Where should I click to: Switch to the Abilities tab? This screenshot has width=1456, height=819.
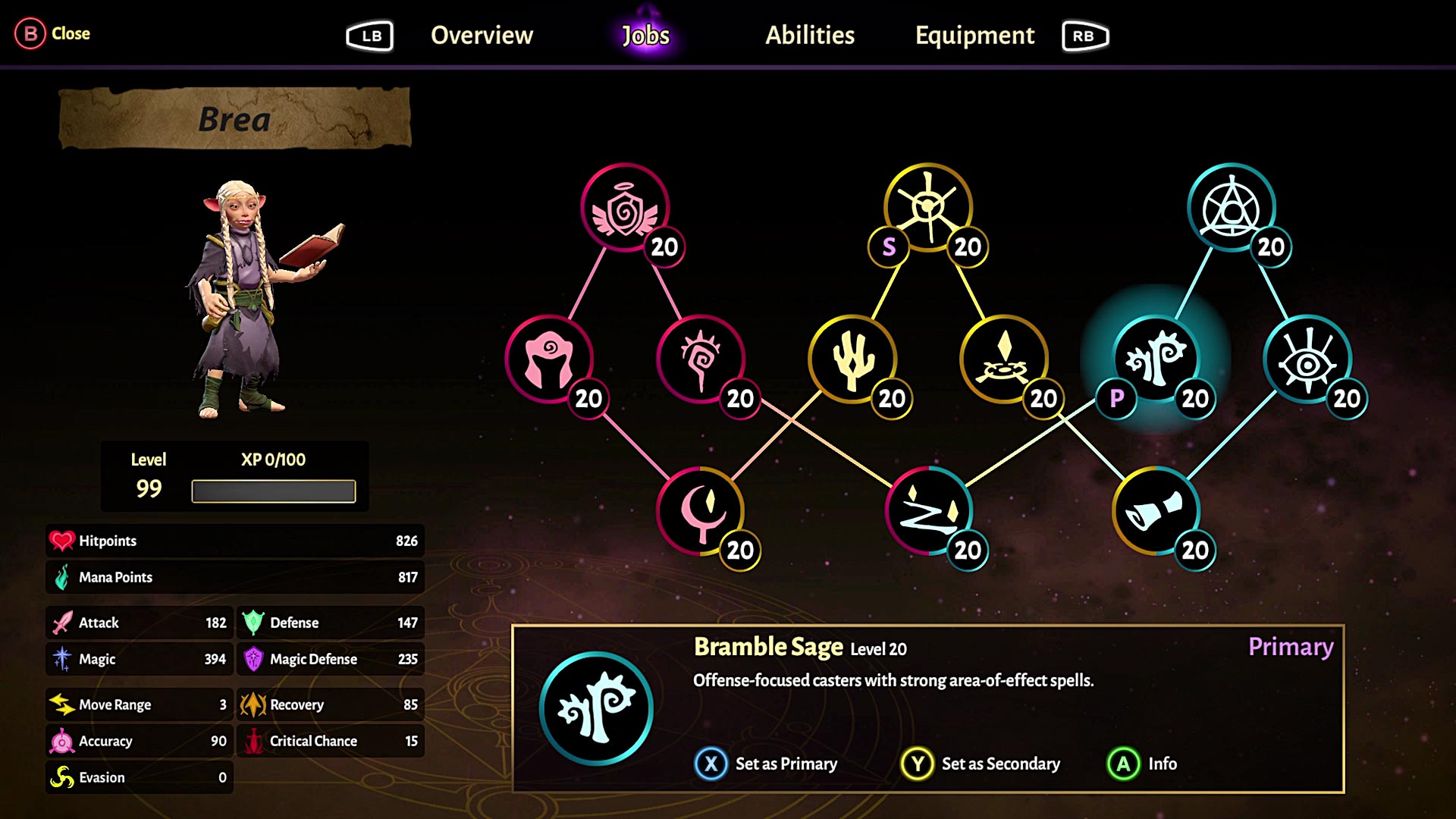point(810,35)
